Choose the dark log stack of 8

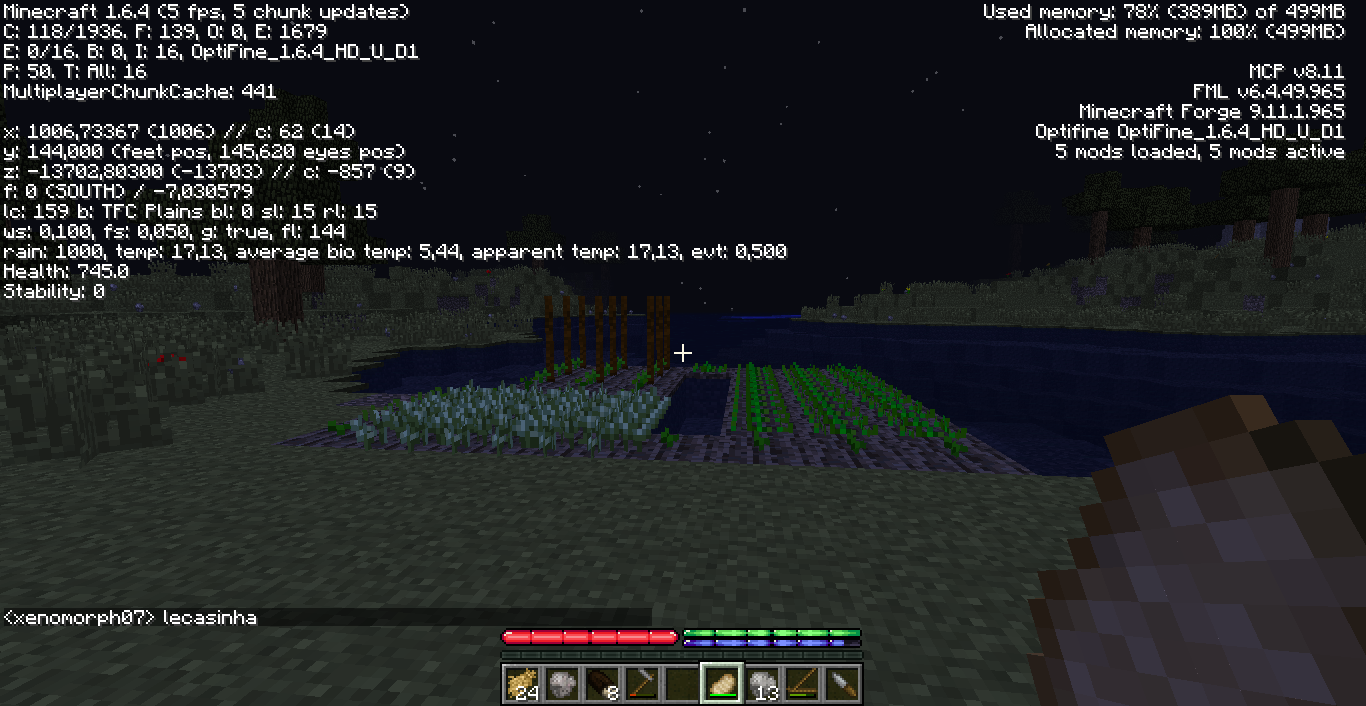(x=602, y=683)
